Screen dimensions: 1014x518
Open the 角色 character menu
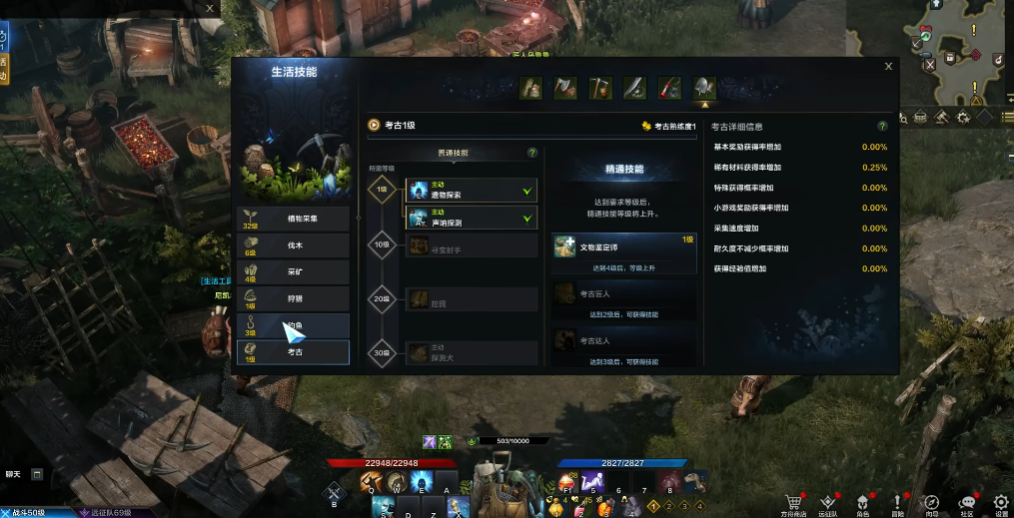(862, 503)
